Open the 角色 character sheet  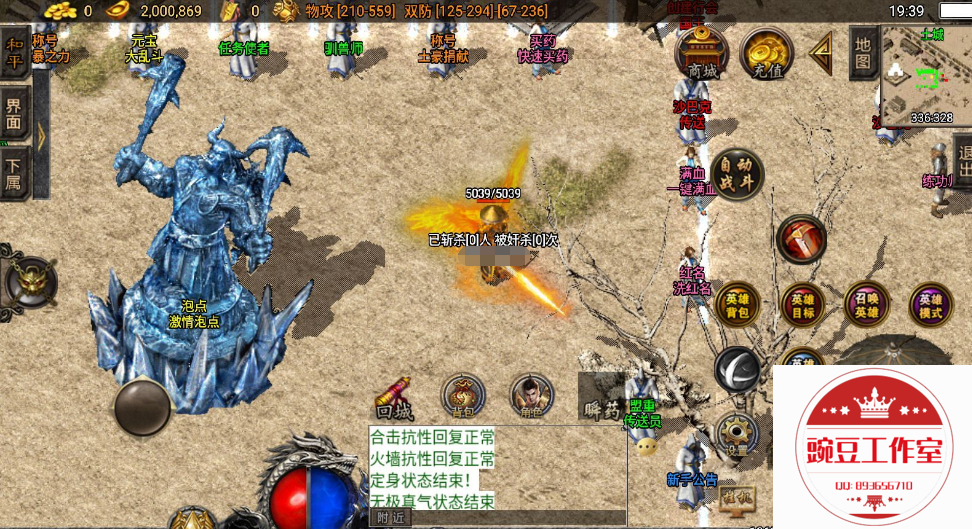(x=531, y=397)
